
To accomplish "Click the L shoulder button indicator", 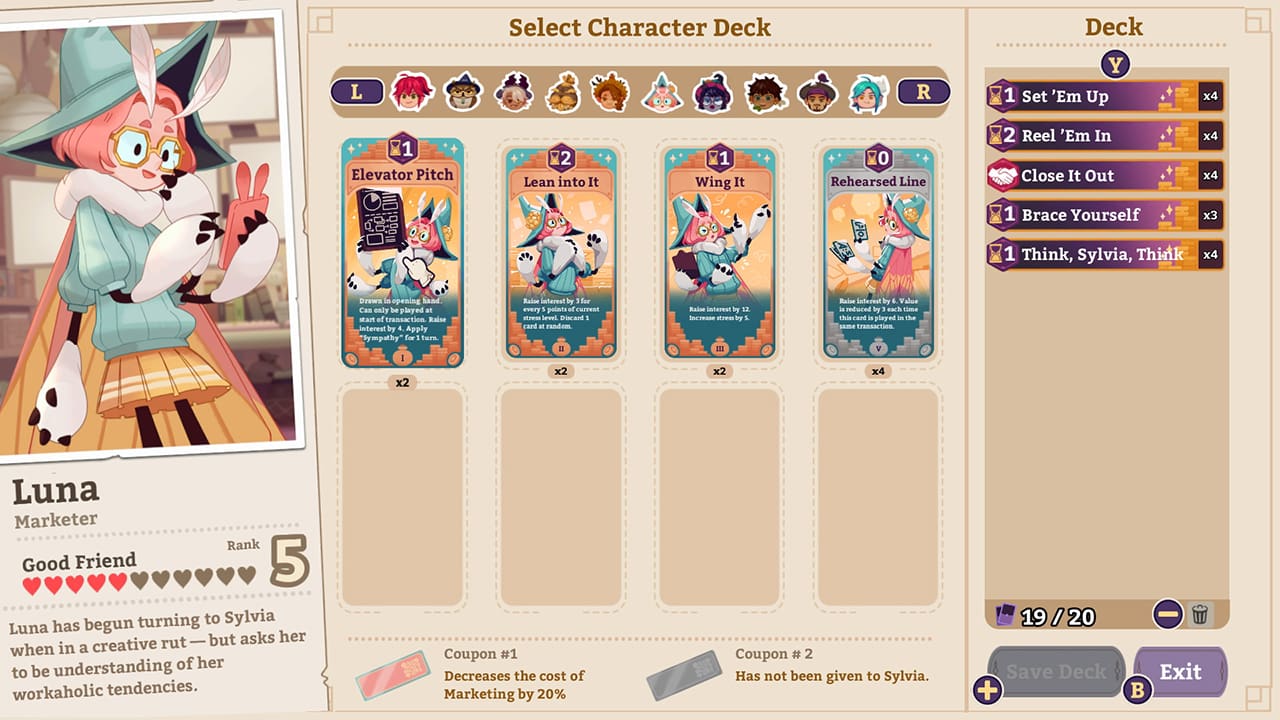I will click(x=358, y=89).
